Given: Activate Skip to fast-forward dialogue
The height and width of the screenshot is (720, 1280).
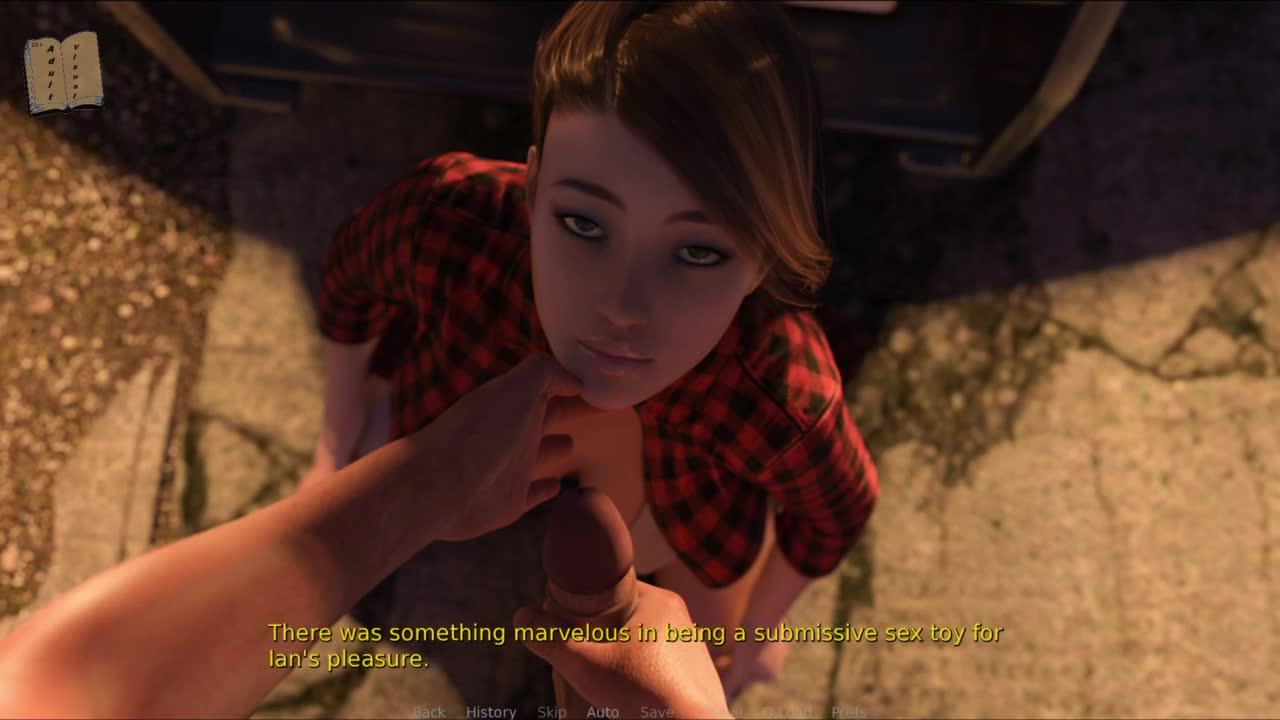Looking at the screenshot, I should [x=552, y=712].
